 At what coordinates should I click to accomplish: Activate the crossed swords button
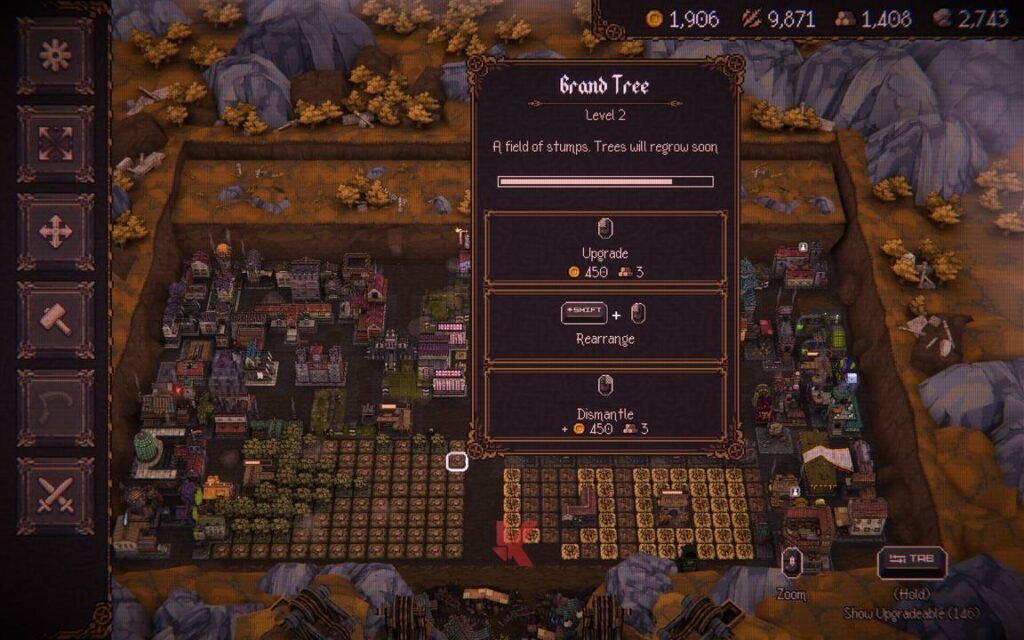[56, 496]
